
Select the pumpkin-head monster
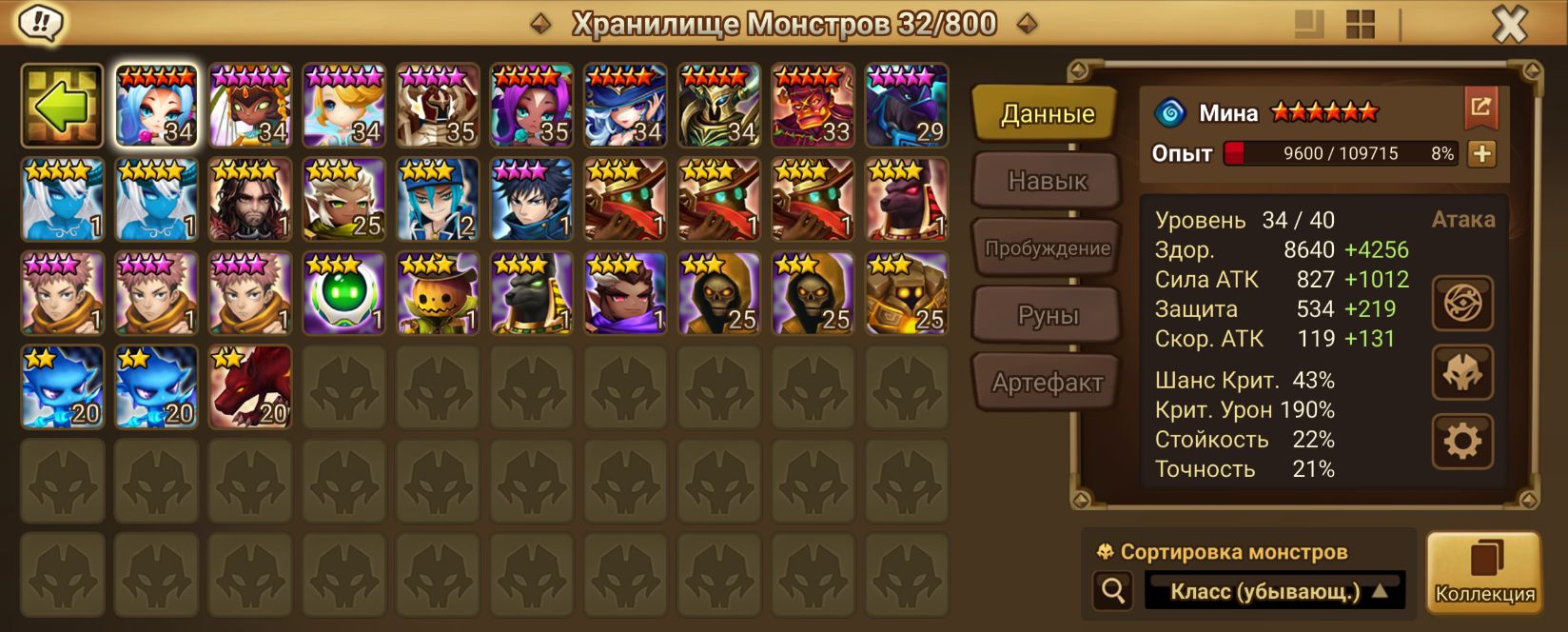437,293
